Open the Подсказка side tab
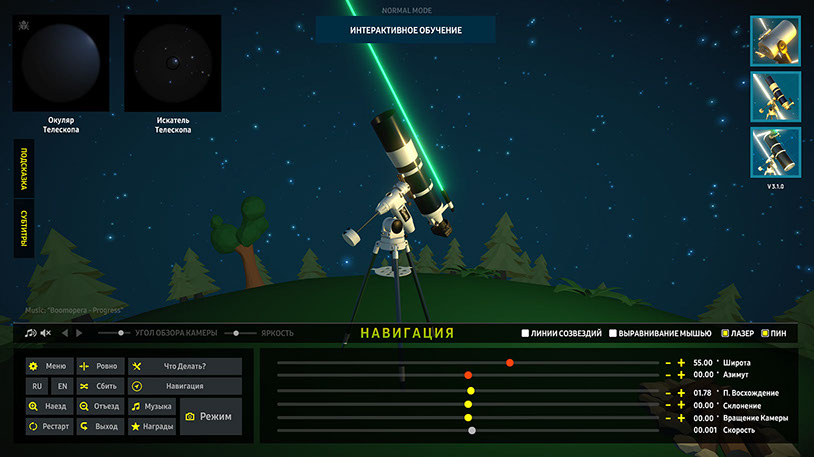This screenshot has width=814, height=457. [x=23, y=169]
